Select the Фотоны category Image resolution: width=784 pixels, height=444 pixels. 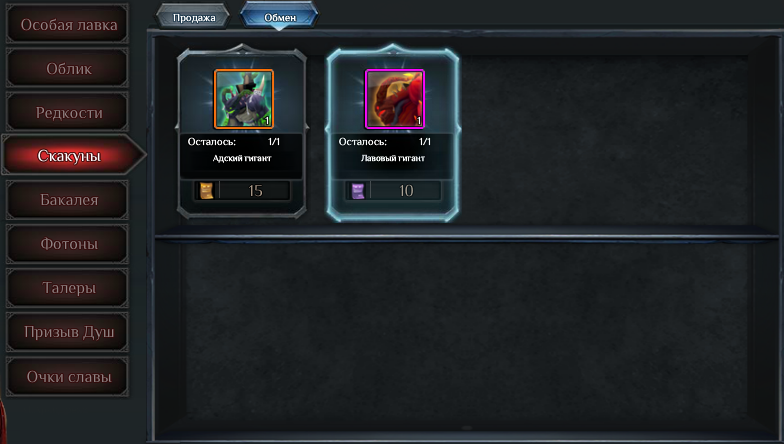coord(68,244)
